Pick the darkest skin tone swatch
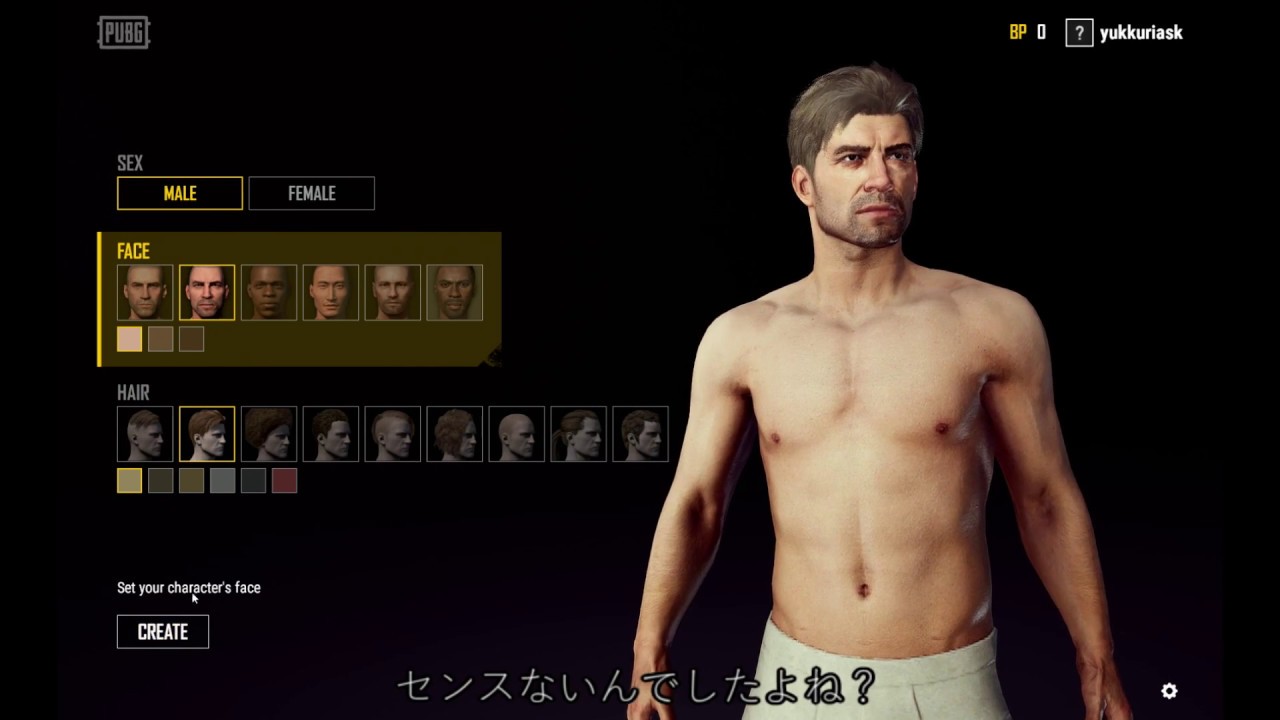The height and width of the screenshot is (720, 1280). coord(190,339)
